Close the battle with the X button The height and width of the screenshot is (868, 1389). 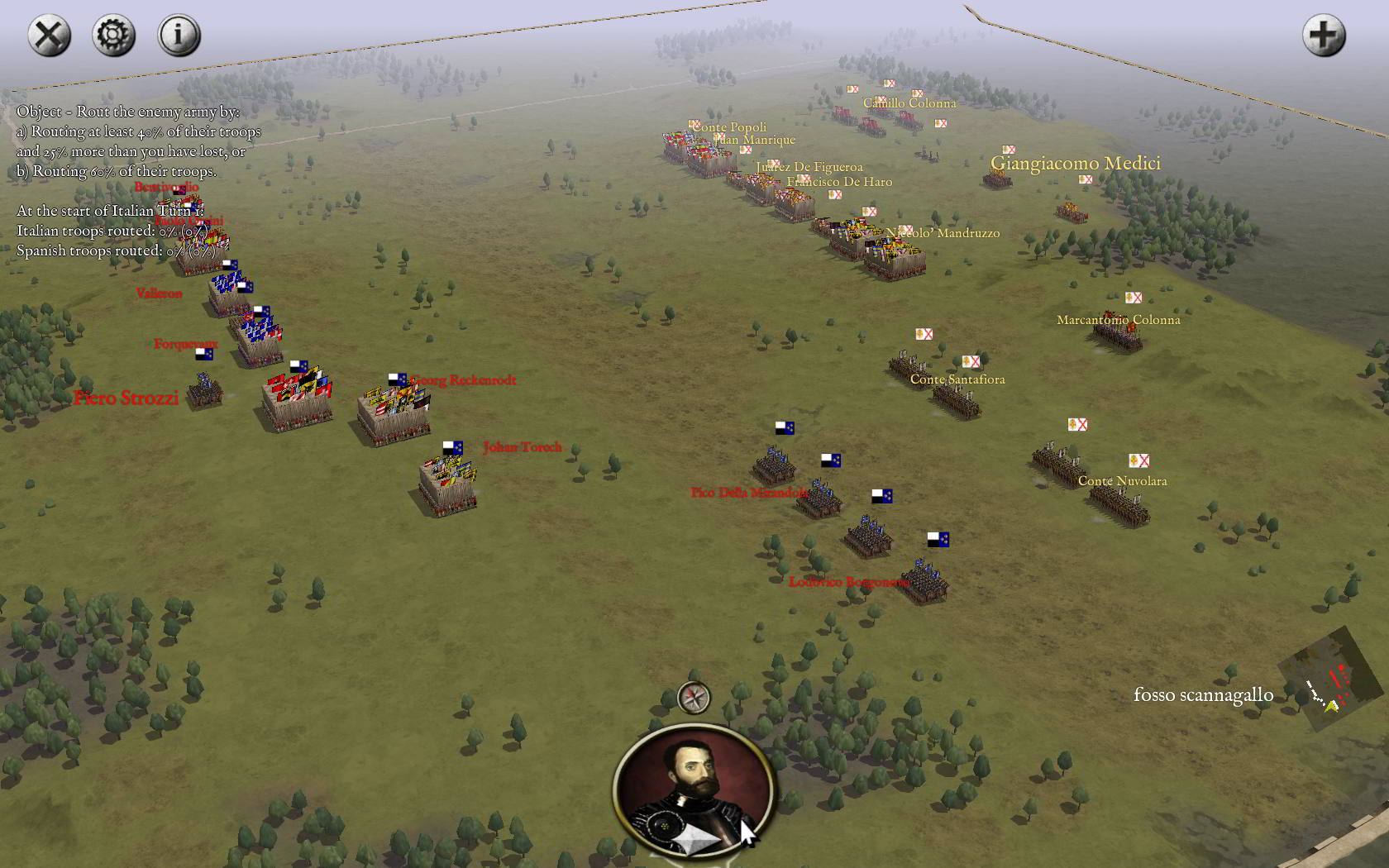(49, 36)
